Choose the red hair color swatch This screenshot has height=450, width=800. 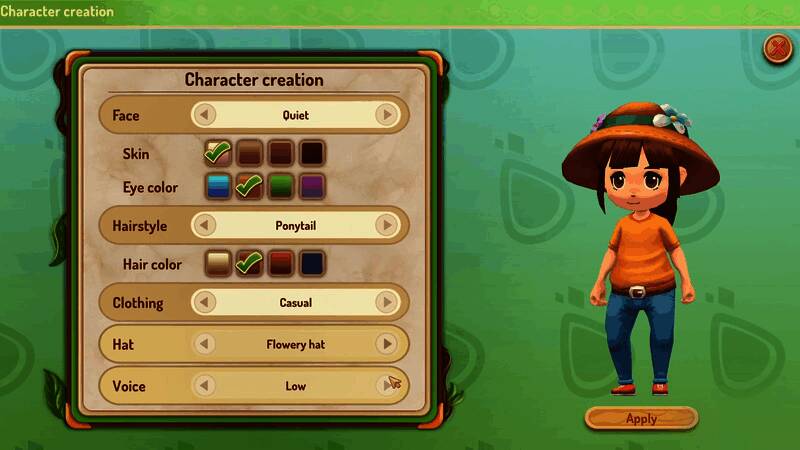coord(281,264)
